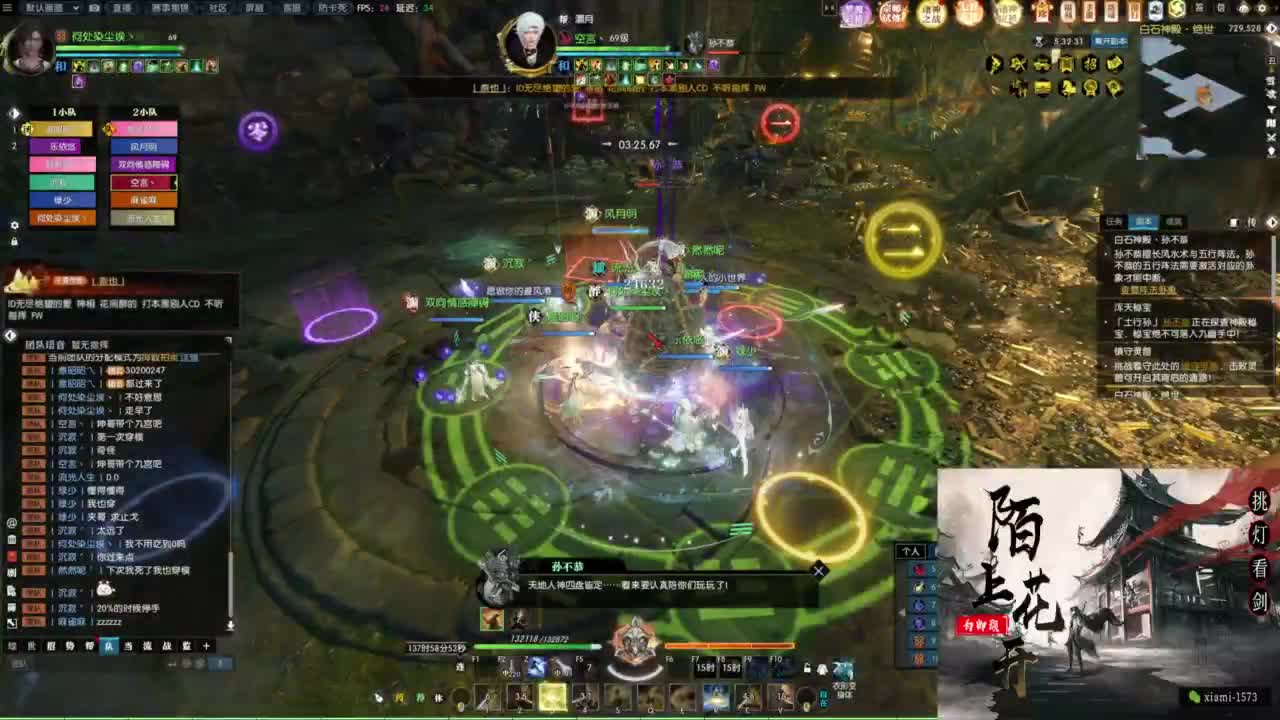Click the experience progress bar showing 132118/132872
1280x720 pixels.
(535, 647)
